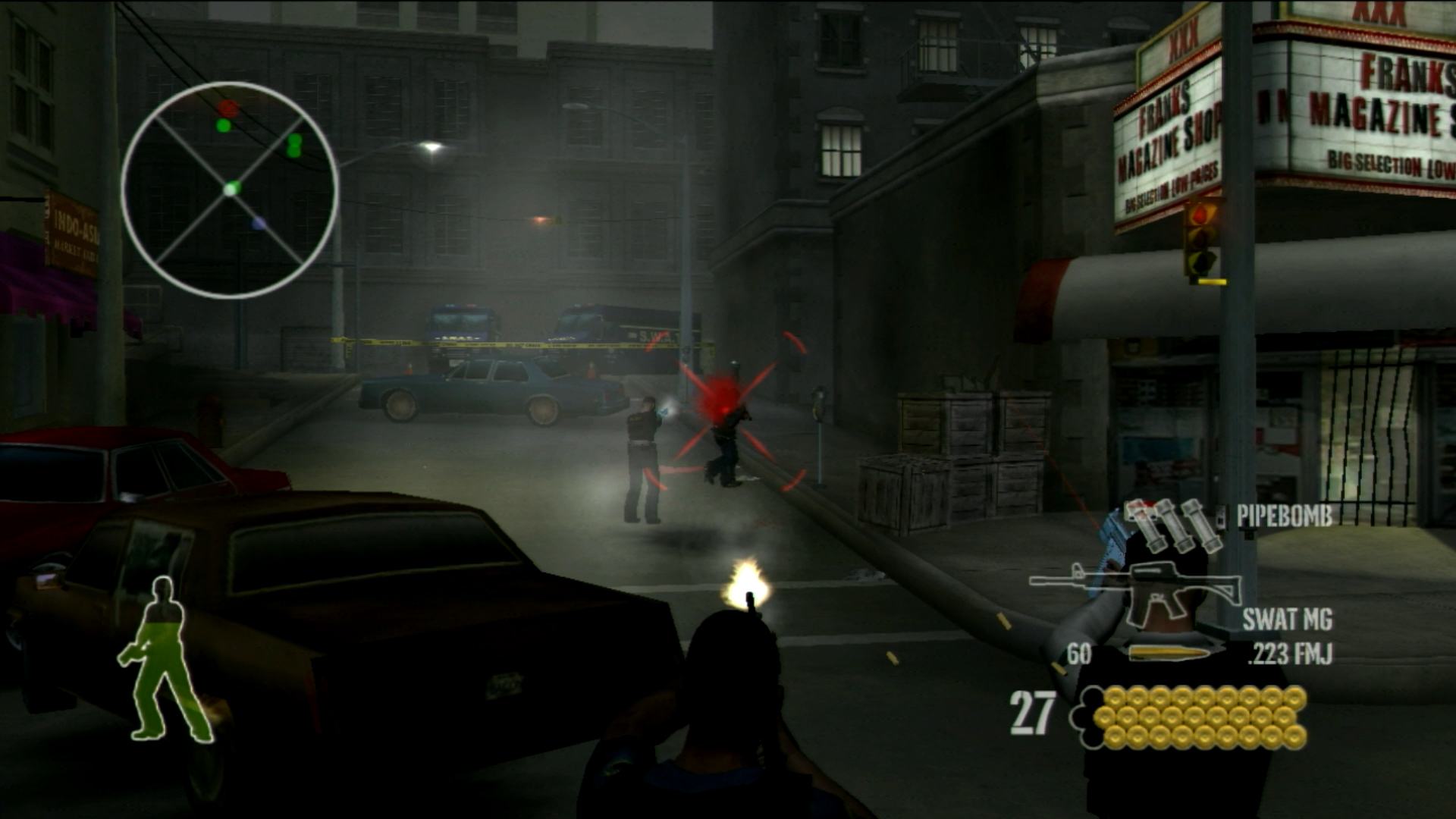Click the green player stance silhouette
The height and width of the screenshot is (819, 1456).
(164, 660)
